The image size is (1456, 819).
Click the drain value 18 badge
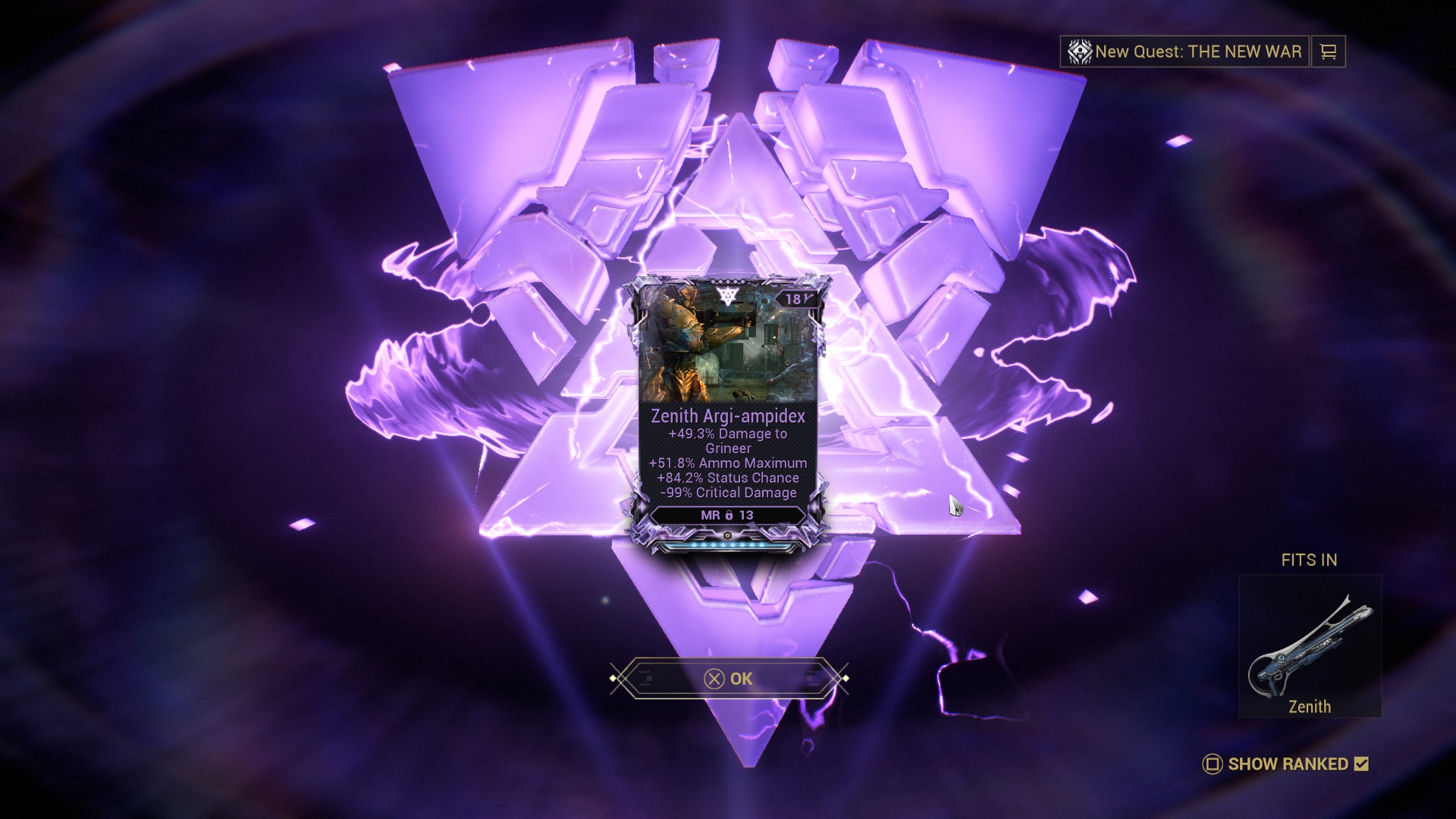tap(793, 299)
